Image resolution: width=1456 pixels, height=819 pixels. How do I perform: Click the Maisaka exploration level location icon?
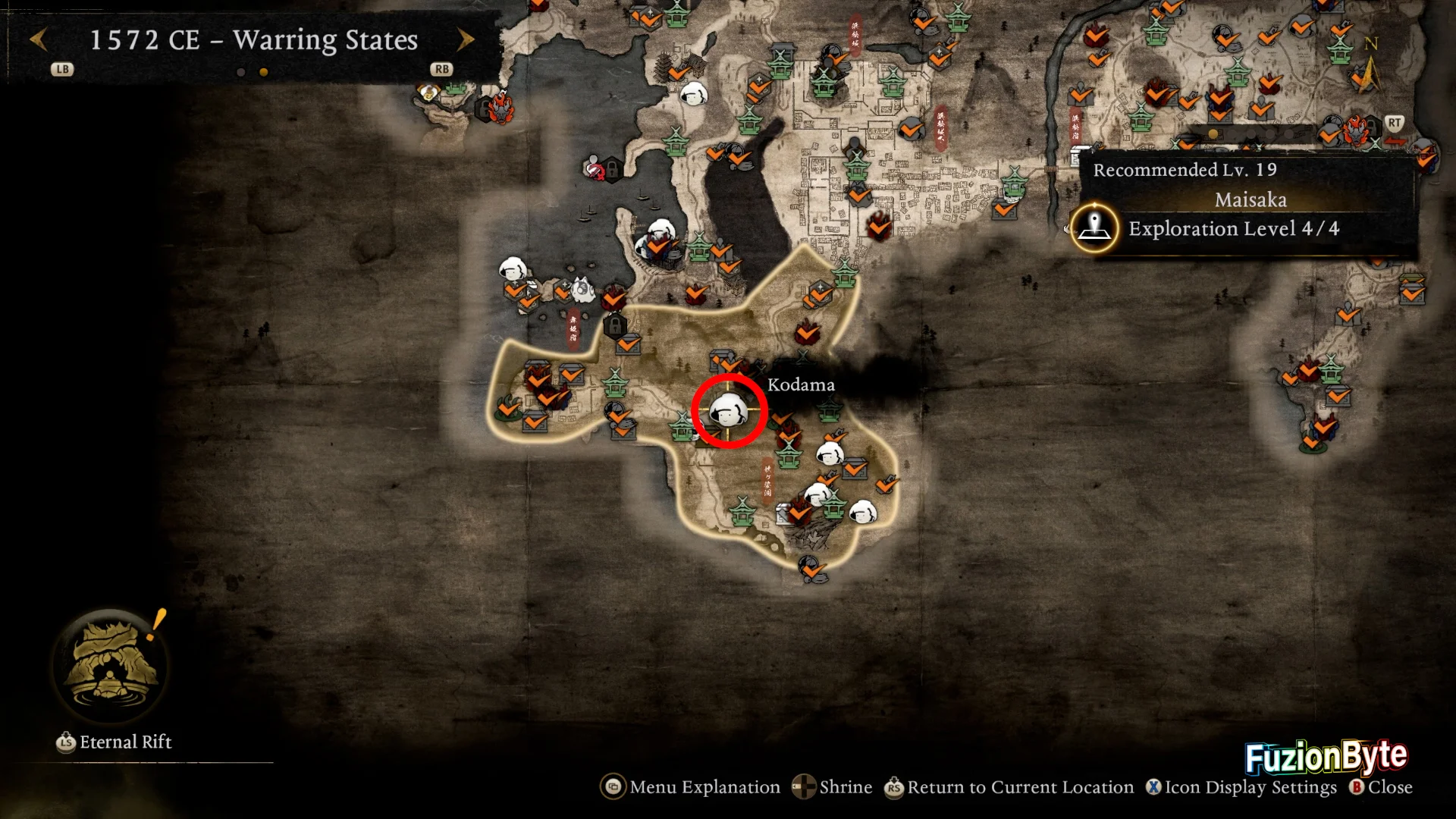click(x=1094, y=227)
